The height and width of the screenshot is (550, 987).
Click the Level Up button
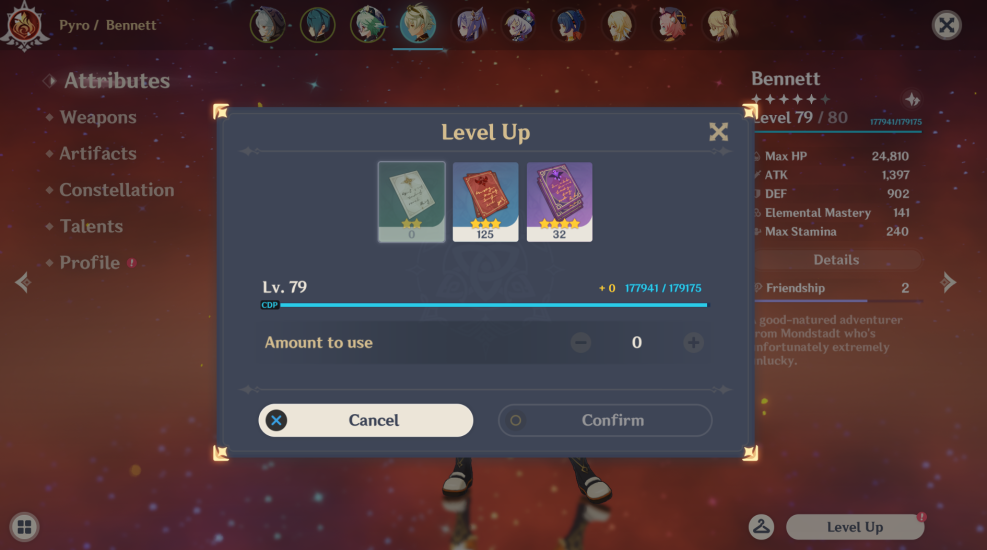click(854, 527)
